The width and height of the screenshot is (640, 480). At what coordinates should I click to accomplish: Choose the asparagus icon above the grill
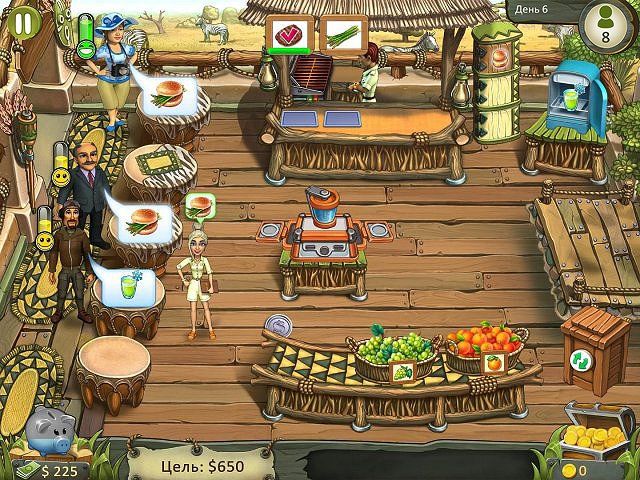pos(342,34)
